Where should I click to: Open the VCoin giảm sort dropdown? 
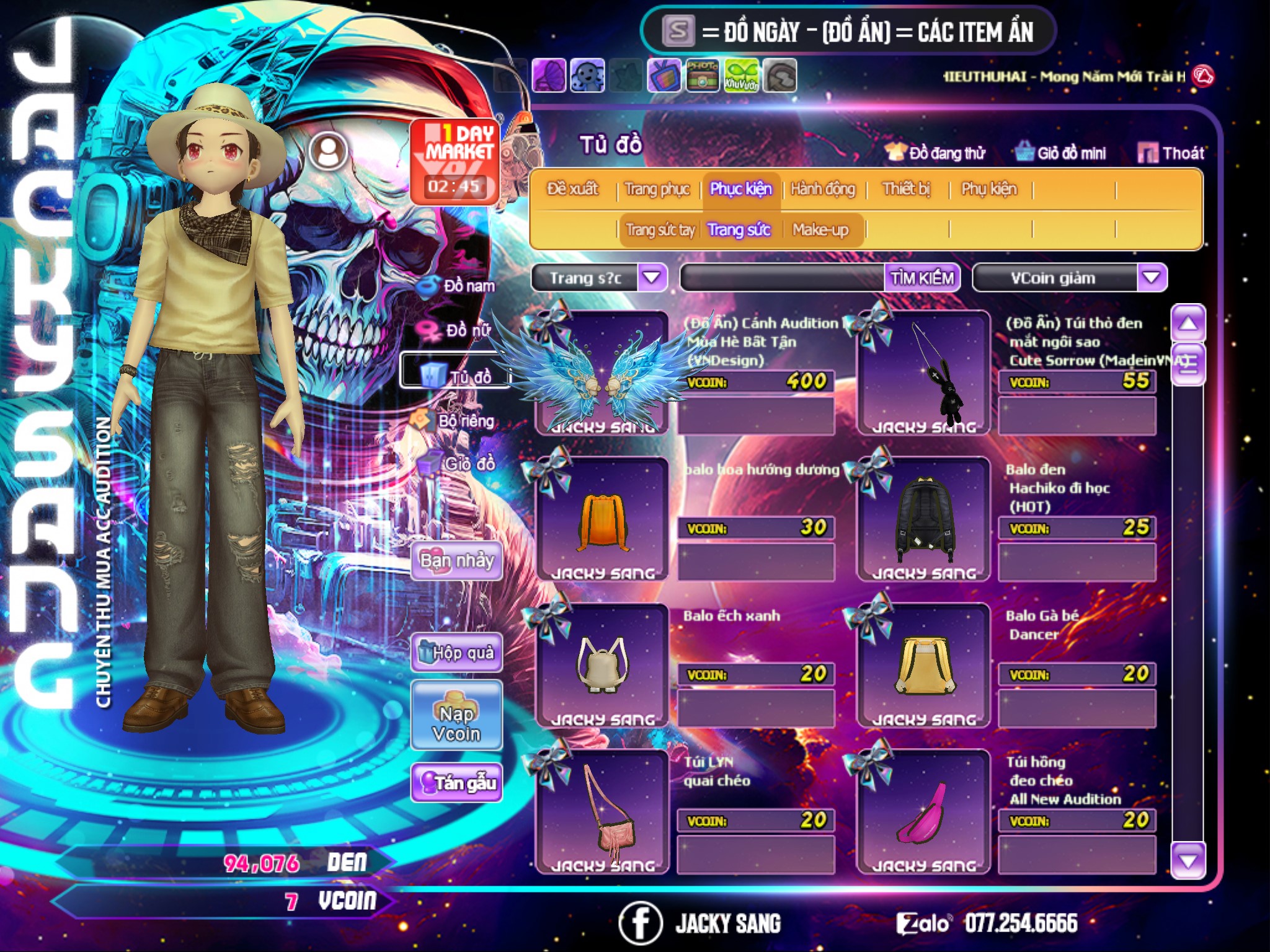tap(1151, 278)
